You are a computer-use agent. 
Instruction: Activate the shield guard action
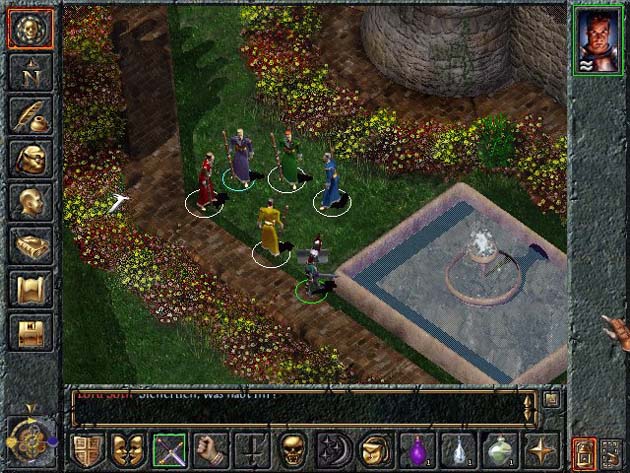(x=88, y=451)
